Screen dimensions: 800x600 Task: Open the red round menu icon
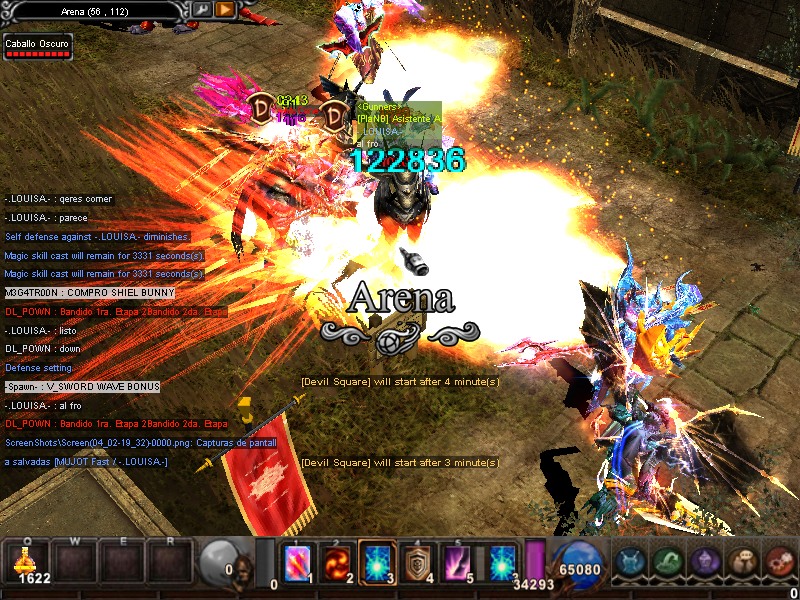pyautogui.click(x=779, y=563)
